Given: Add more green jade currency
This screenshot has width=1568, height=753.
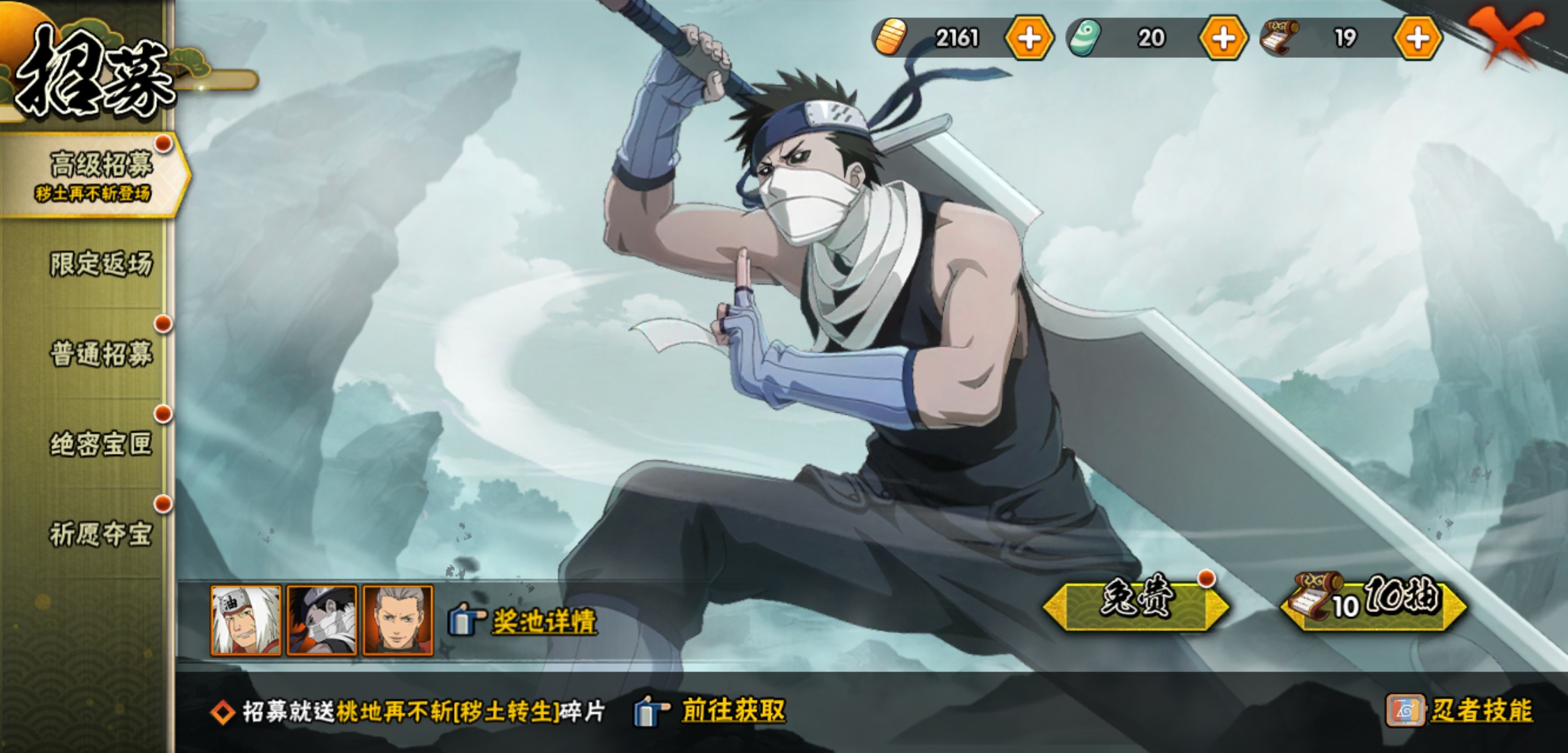Looking at the screenshot, I should (1223, 38).
